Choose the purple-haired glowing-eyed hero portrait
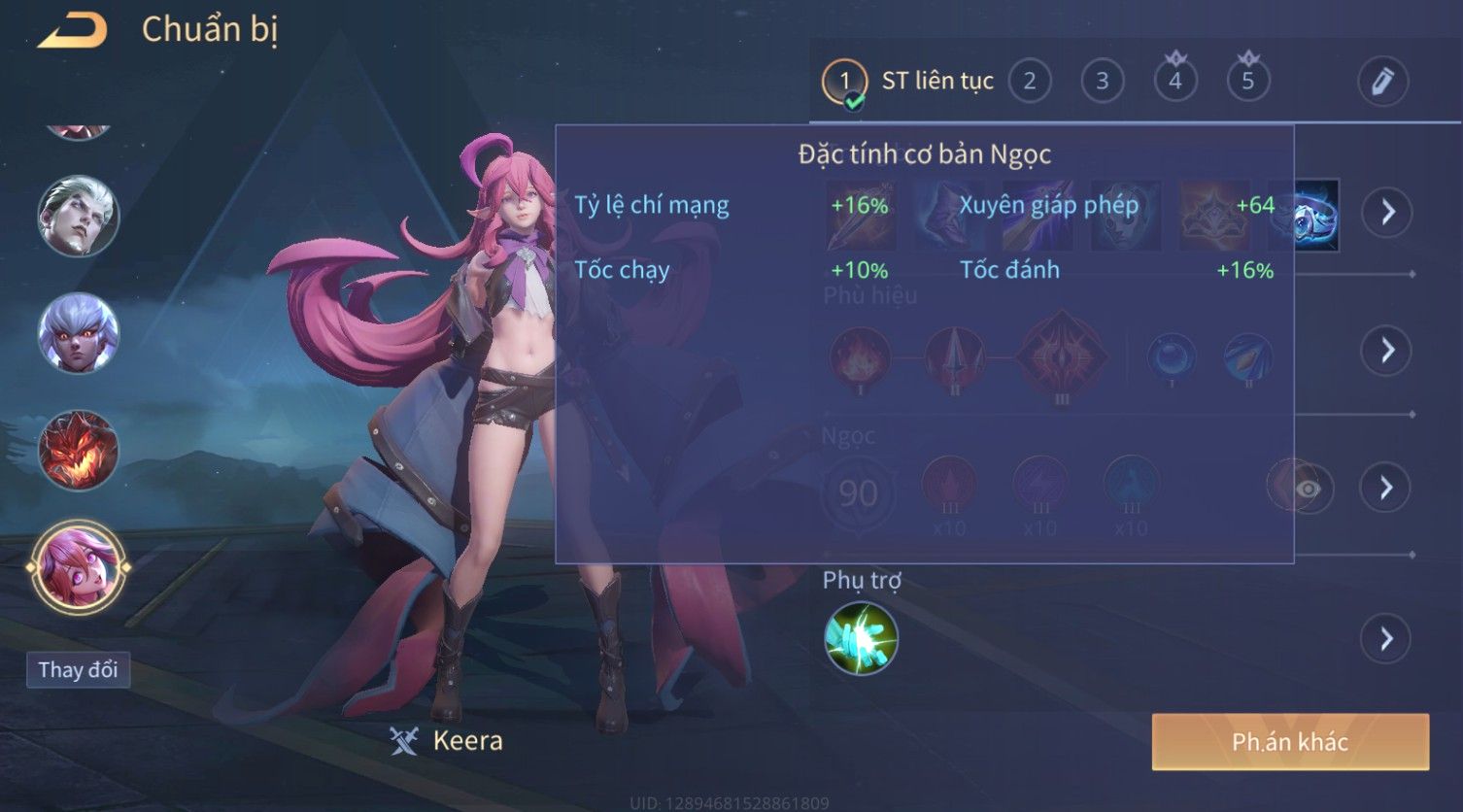1463x812 pixels. 78,332
